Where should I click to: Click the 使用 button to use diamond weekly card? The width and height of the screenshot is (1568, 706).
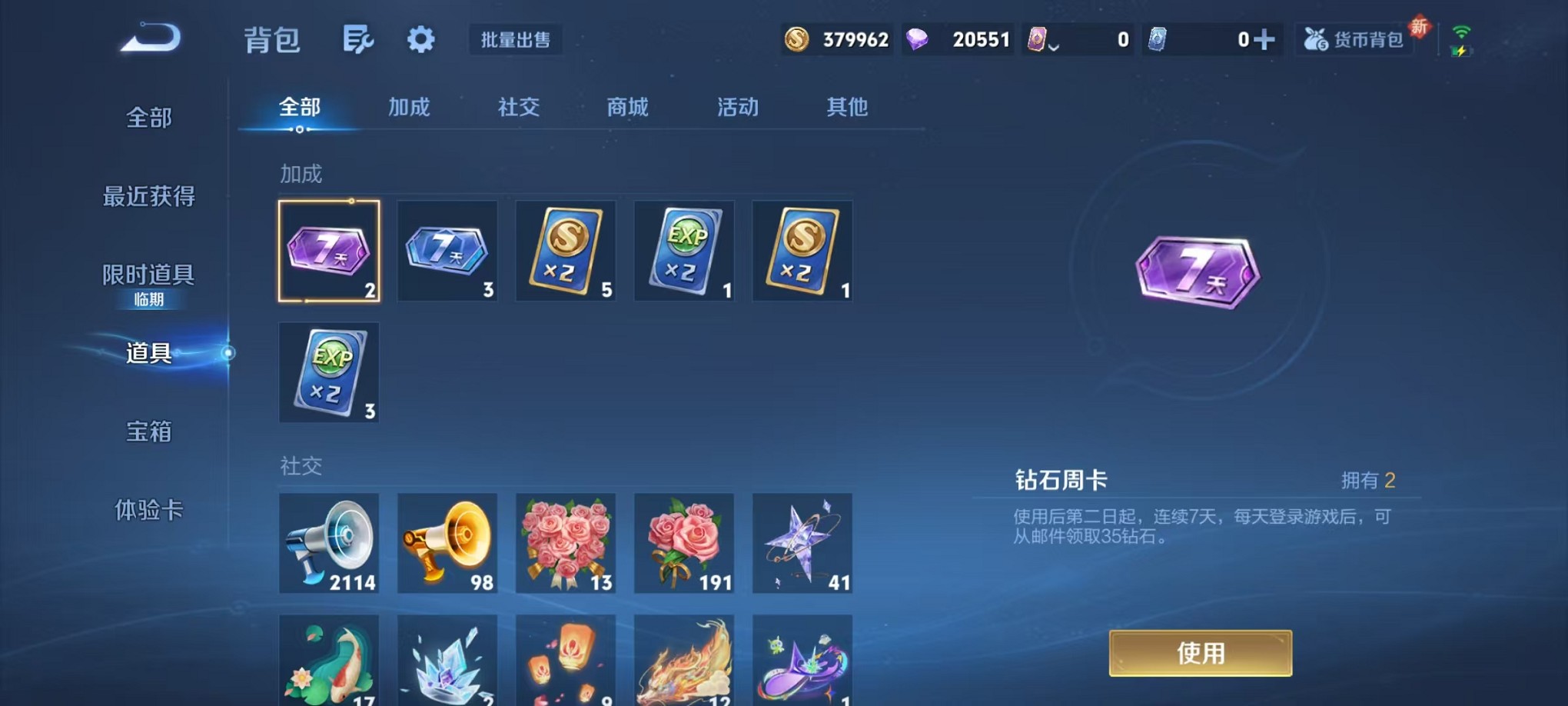(1200, 652)
